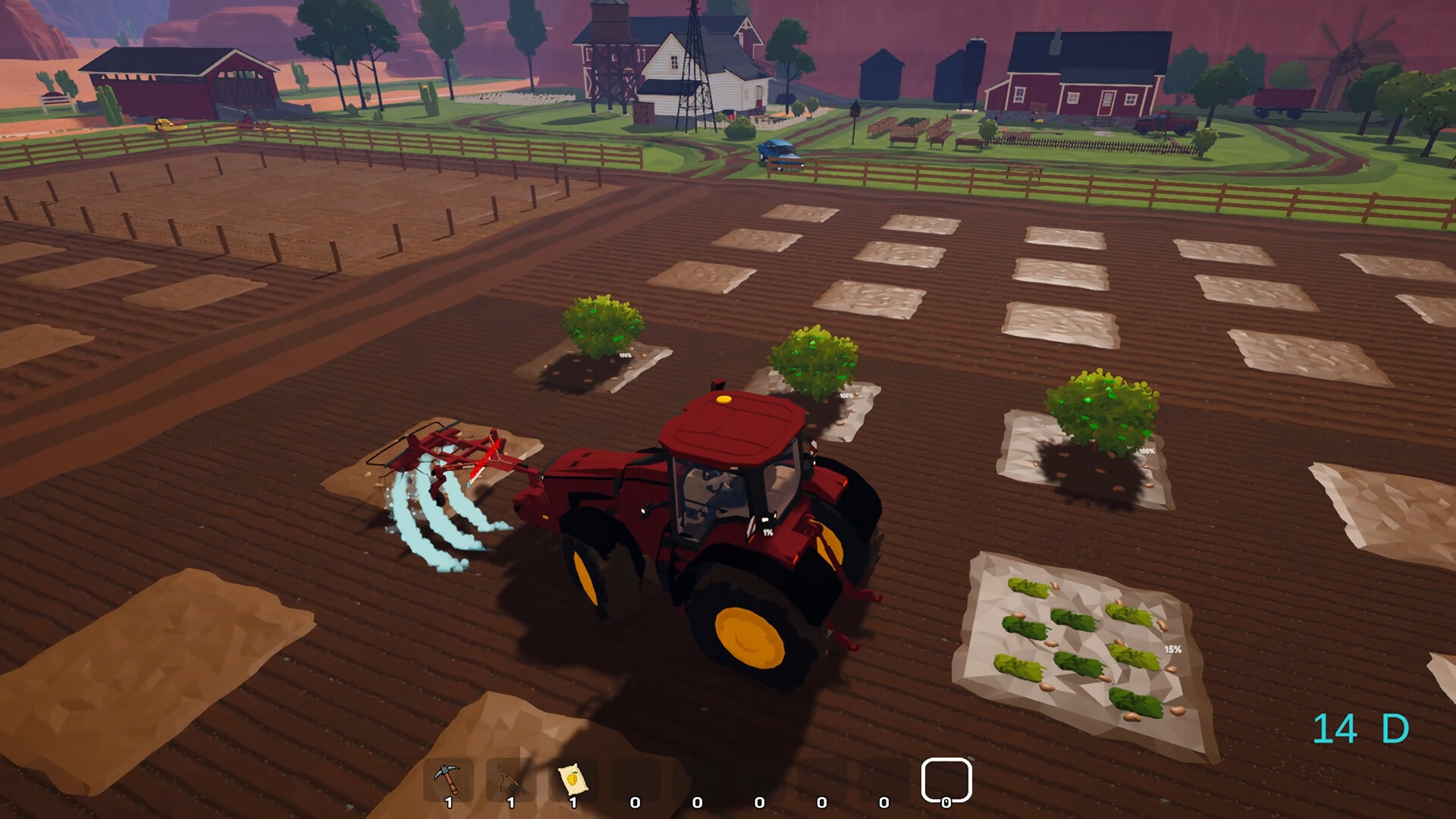Screen dimensions: 1456x819
Task: Click the empty slot left of the highlighted slot
Action: 884,775
